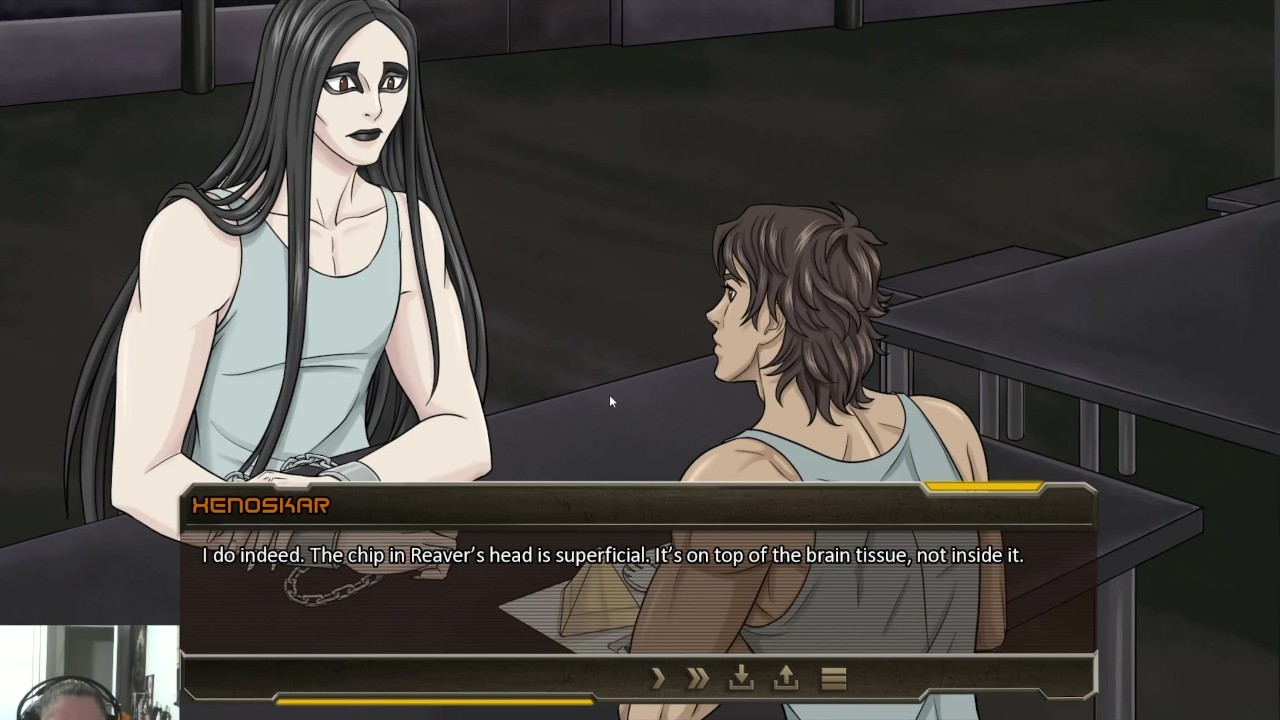
Task: Open the three-bar game menu
Action: (x=833, y=679)
